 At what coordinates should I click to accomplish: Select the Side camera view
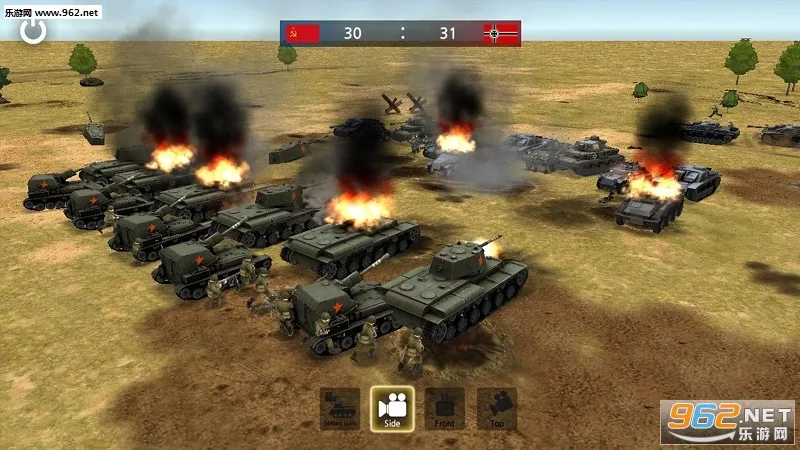coord(392,409)
